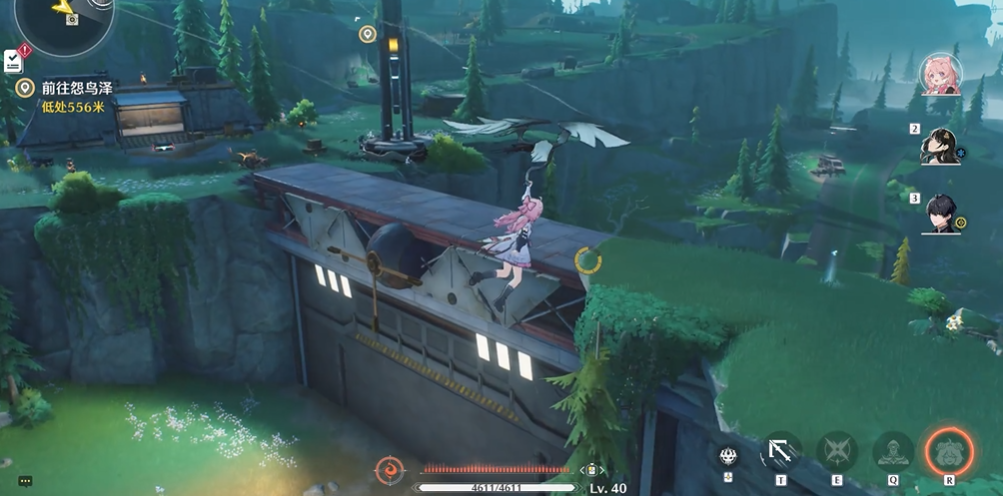
Task: Activate the hooded figure echo skill
Action: pyautogui.click(x=892, y=452)
